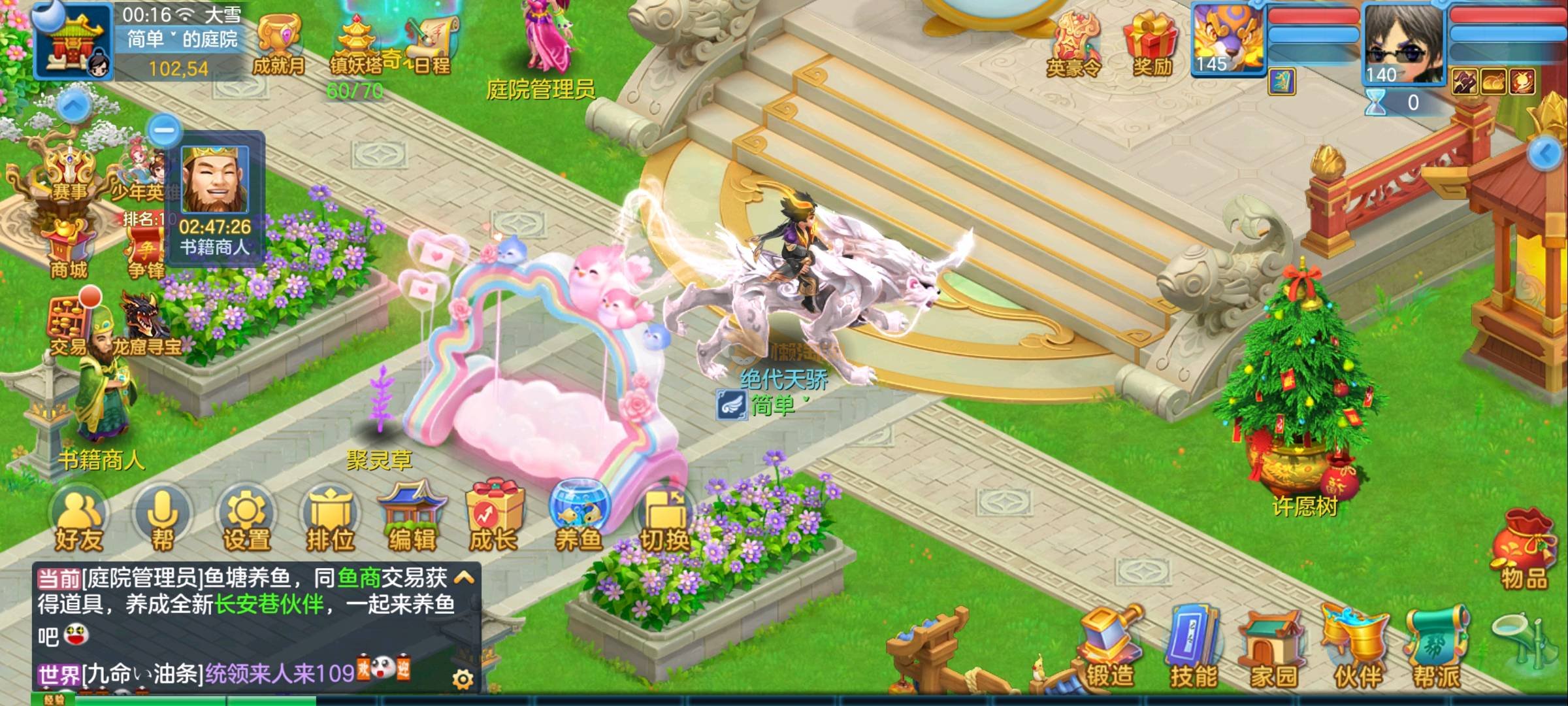Expand the chat box with the arrow

pos(464,577)
